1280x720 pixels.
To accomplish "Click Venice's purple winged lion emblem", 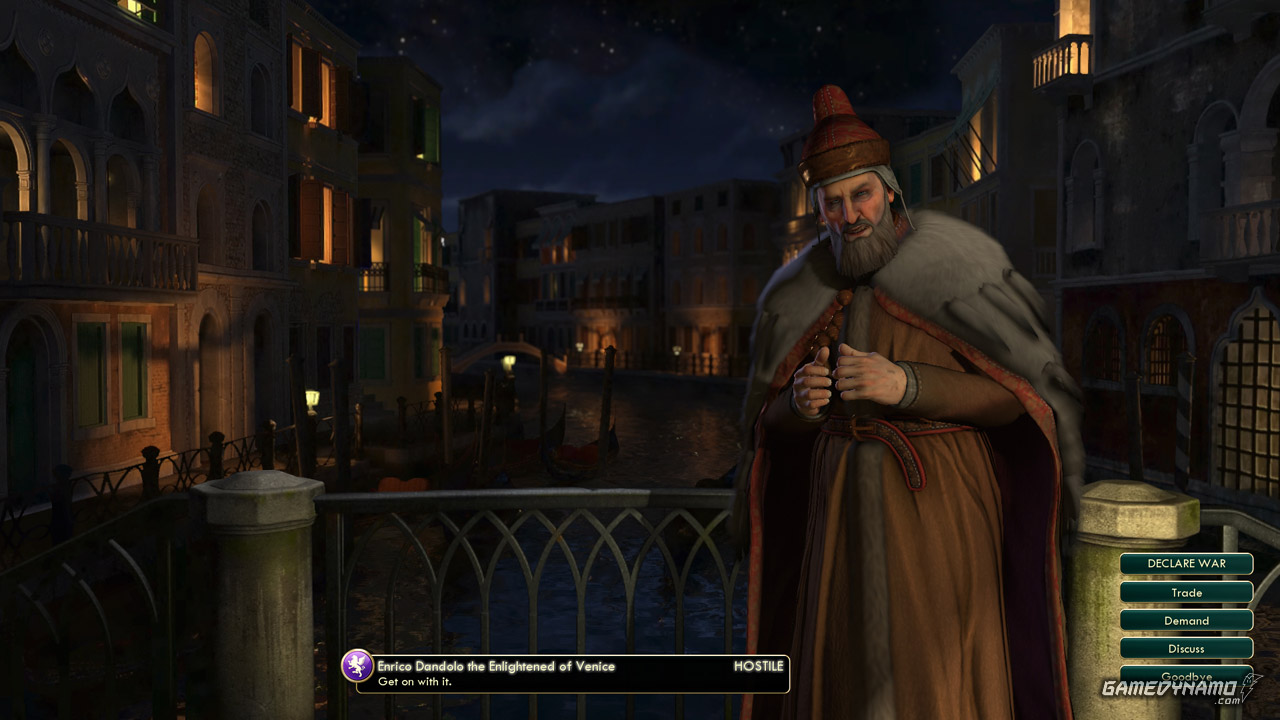I will pyautogui.click(x=357, y=666).
